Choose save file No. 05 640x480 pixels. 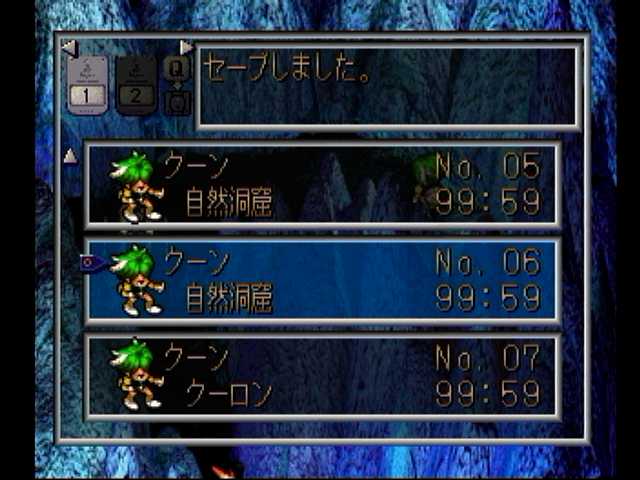(322, 185)
